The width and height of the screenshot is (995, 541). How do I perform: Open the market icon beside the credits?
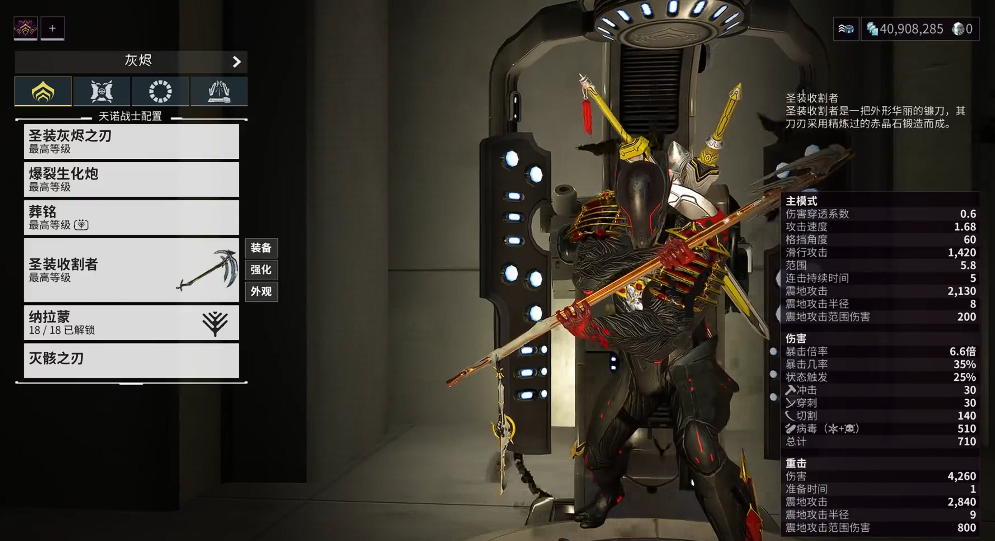846,29
